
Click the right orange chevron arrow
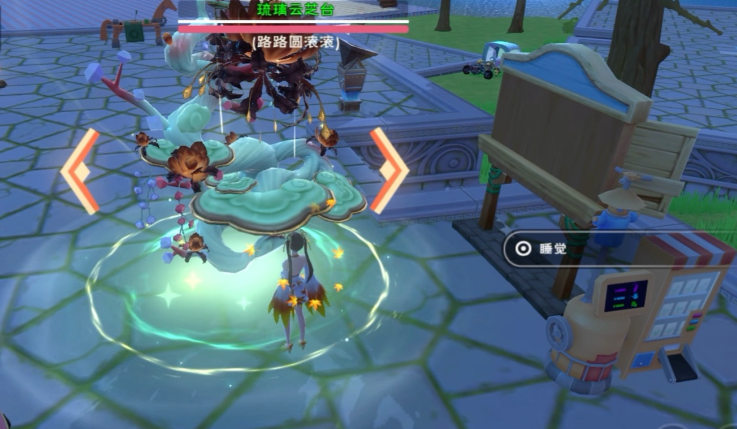pos(388,169)
